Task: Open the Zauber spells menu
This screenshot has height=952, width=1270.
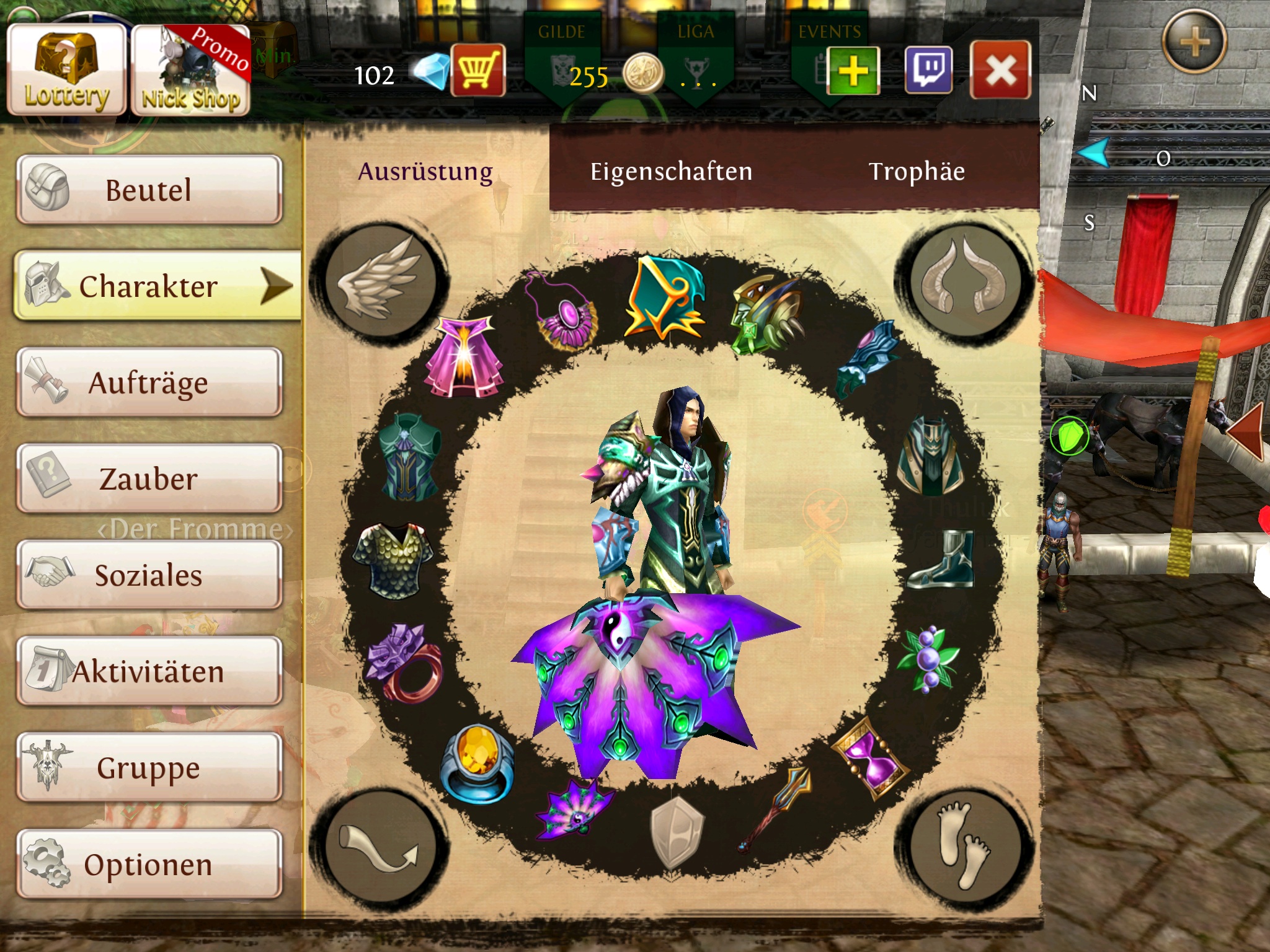Action: (149, 478)
